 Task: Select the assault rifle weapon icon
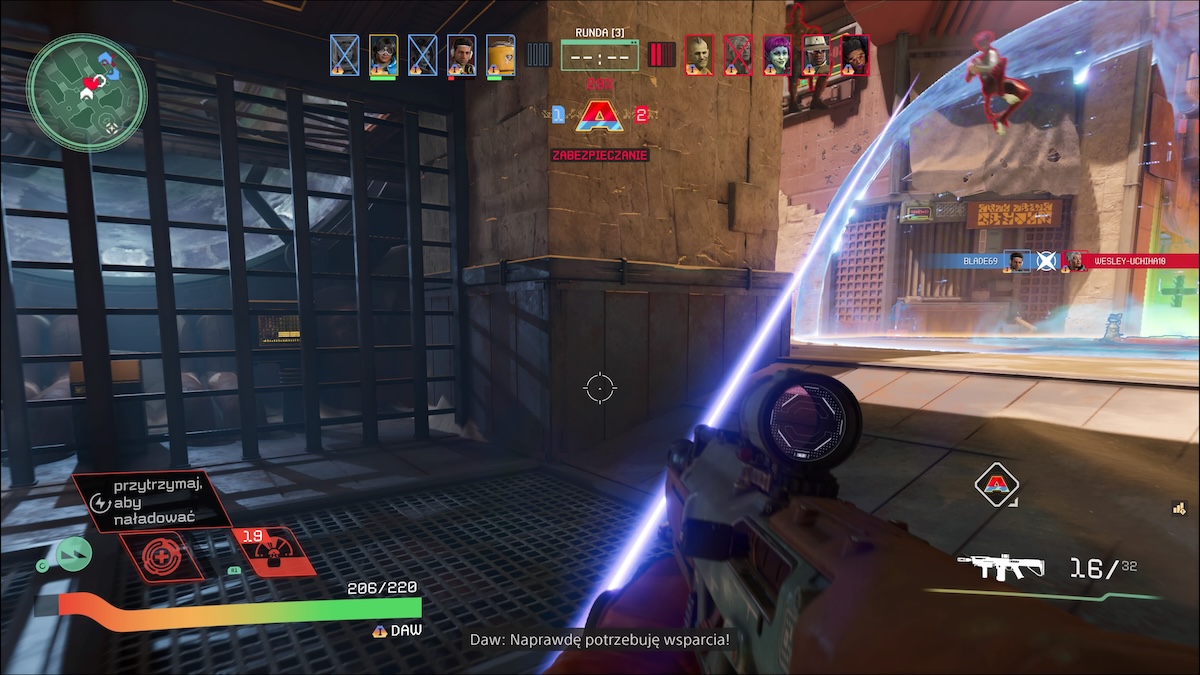pos(1000,567)
